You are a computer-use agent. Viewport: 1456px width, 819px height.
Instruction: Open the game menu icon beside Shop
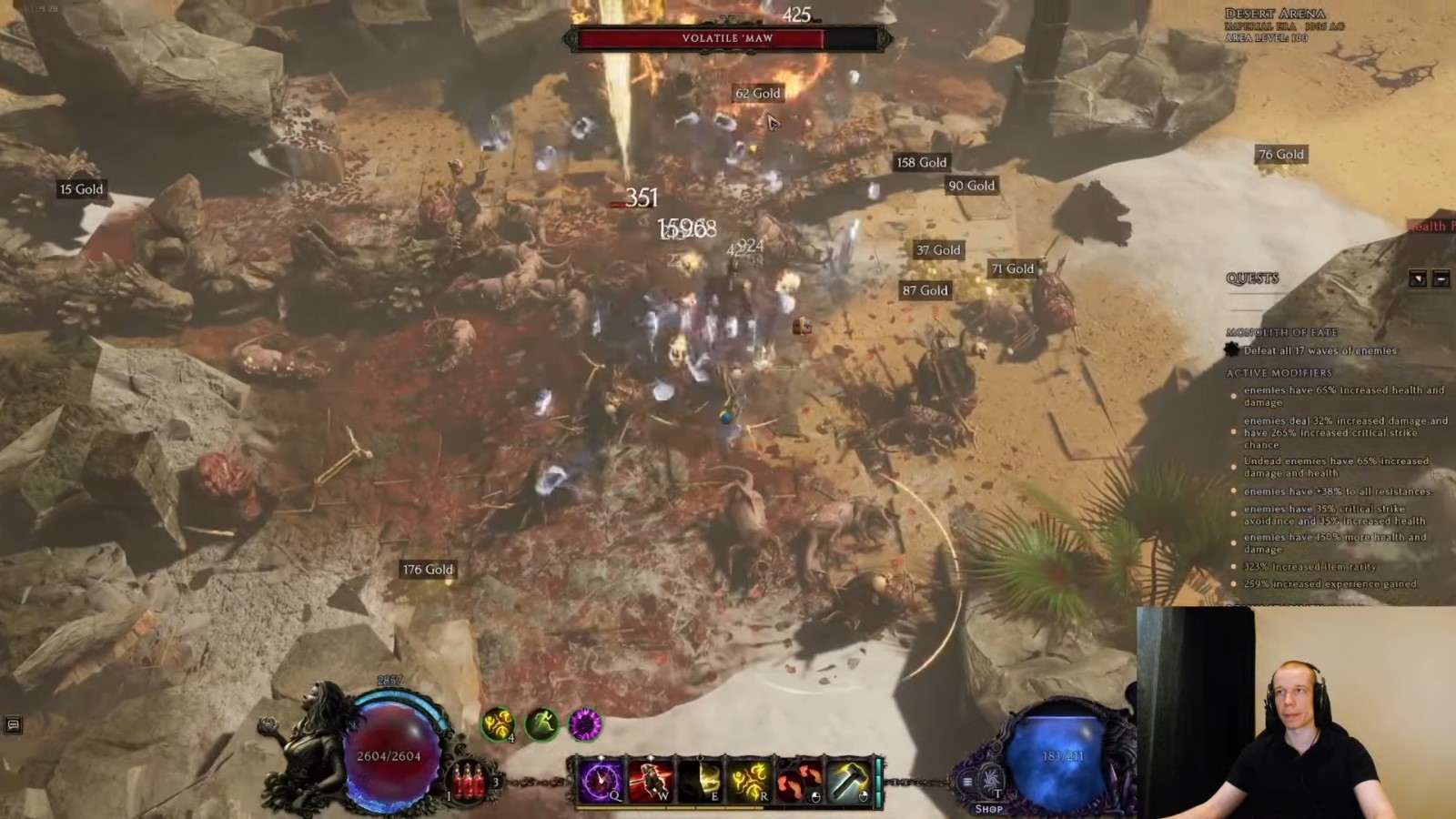967,781
